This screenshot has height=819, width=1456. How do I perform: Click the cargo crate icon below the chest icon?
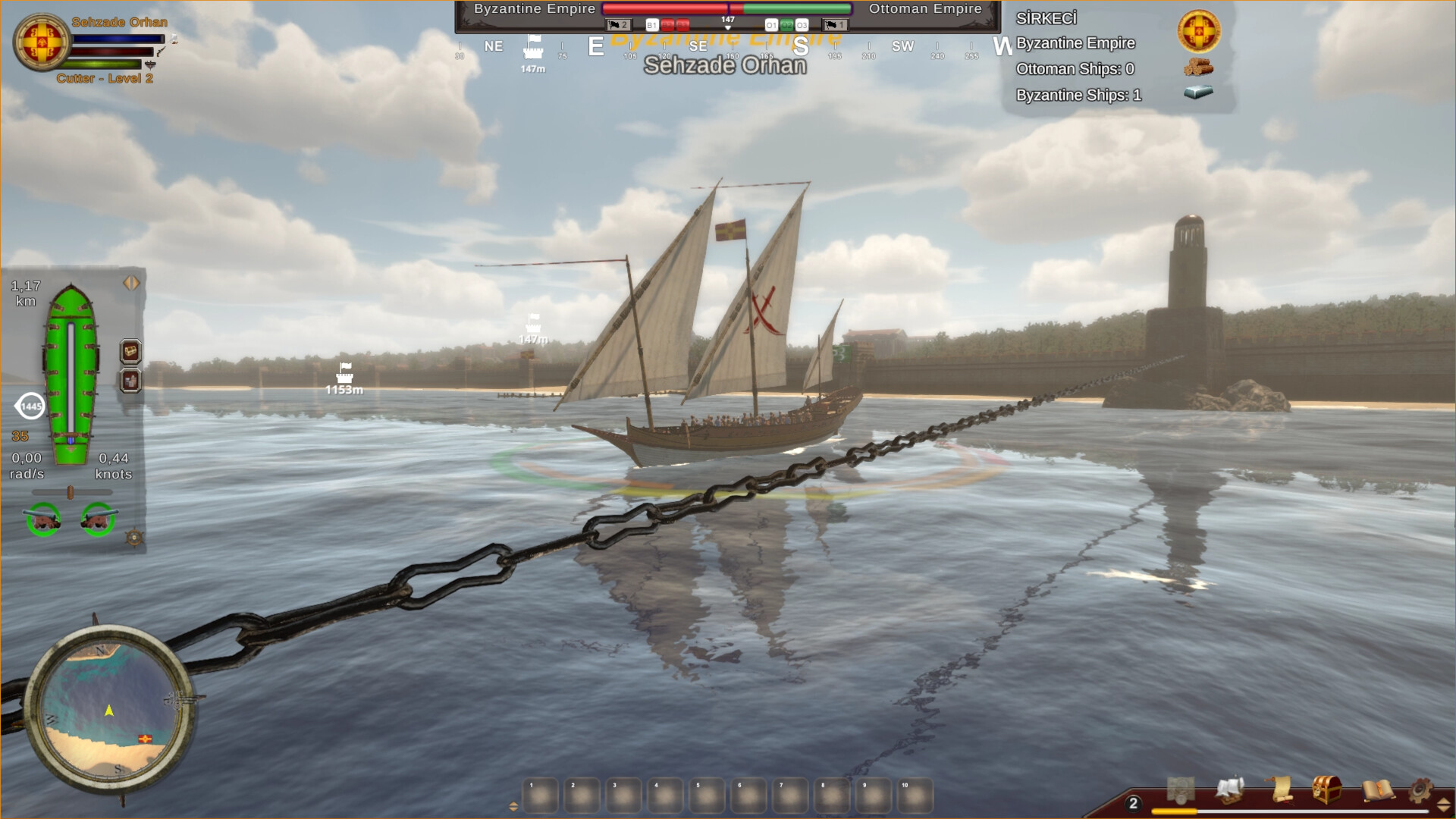coord(130,379)
